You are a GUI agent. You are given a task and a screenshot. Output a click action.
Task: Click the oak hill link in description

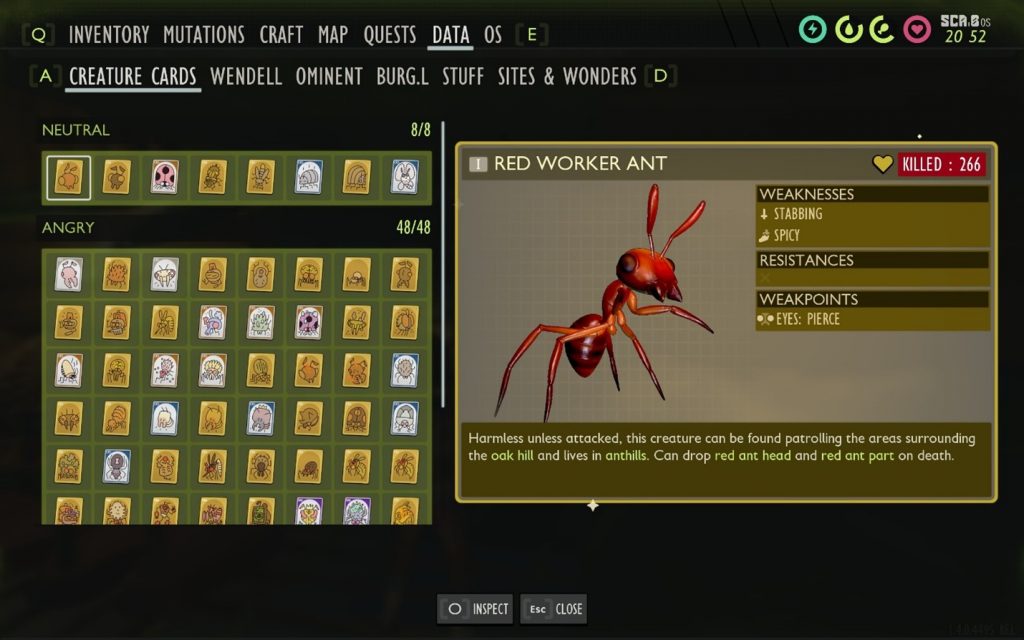[517, 456]
